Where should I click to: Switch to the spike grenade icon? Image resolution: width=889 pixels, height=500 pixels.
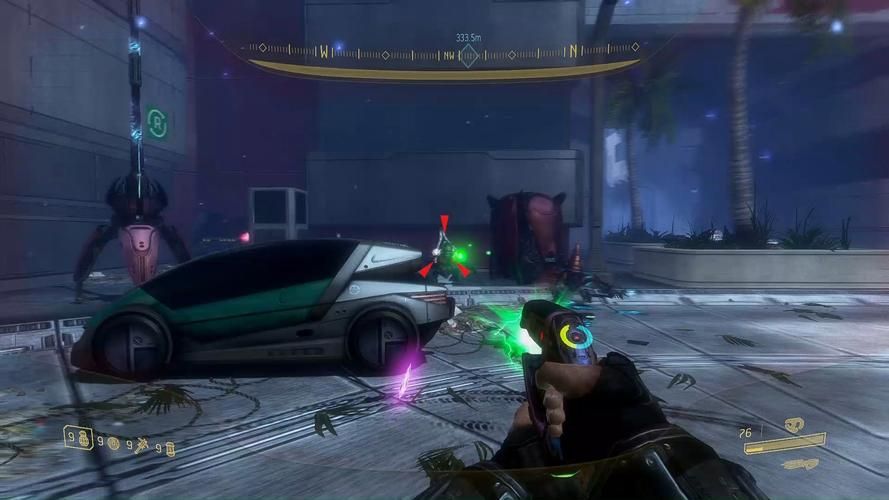pyautogui.click(x=142, y=444)
